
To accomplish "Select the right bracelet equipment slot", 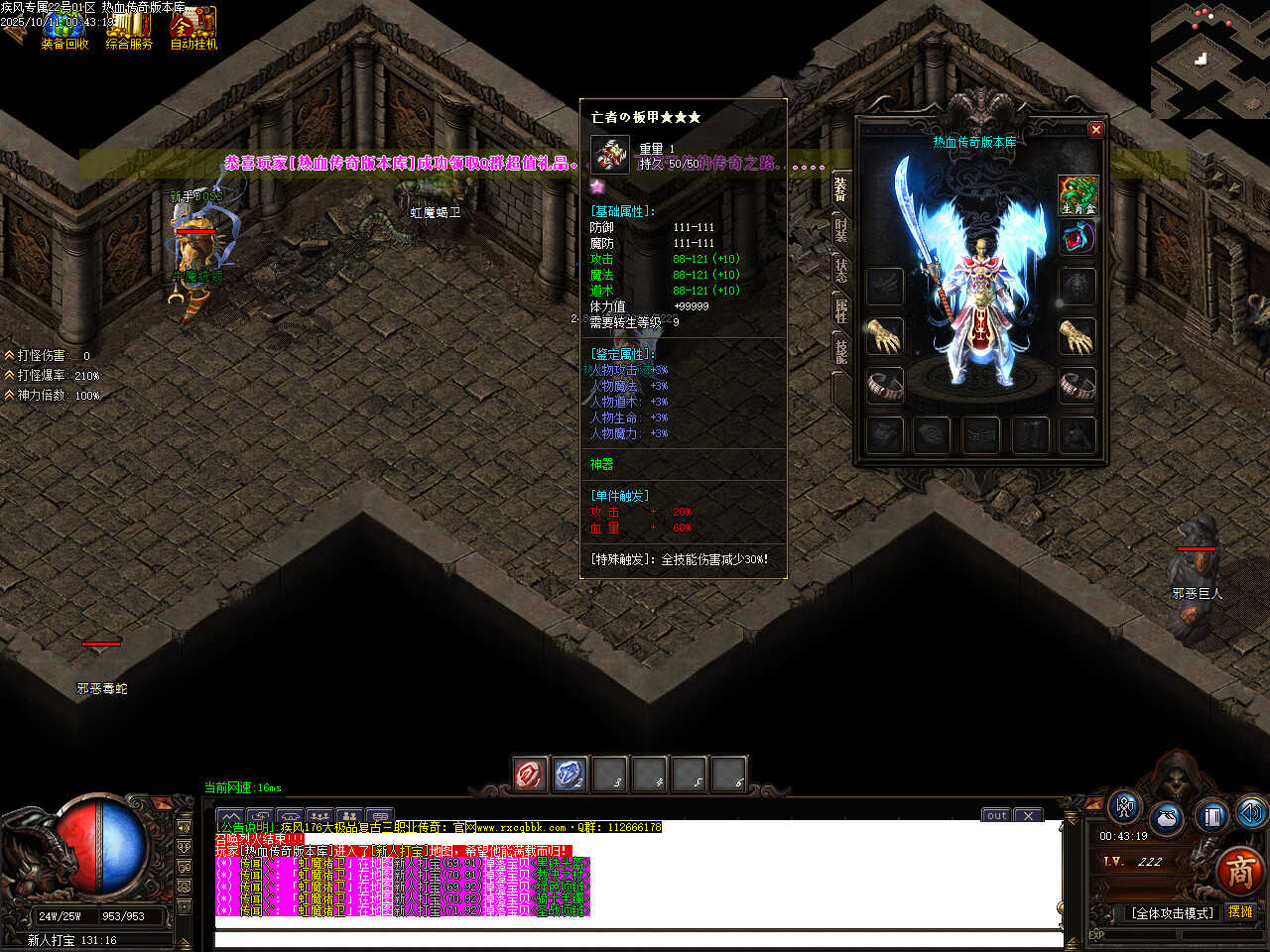I will coord(1078,385).
